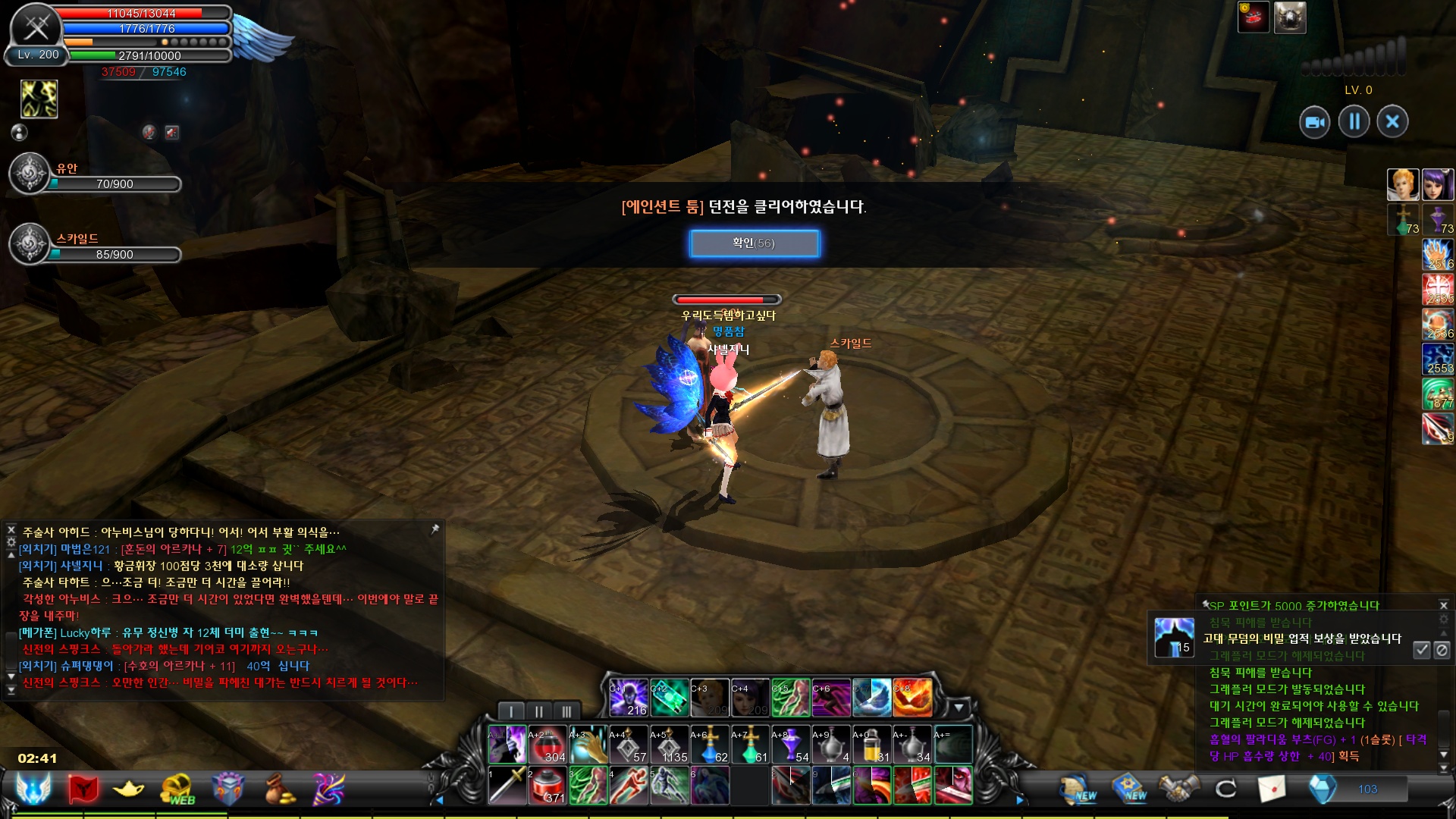Use the red HP potion with 304 left
This screenshot has width=1456, height=819.
click(x=548, y=744)
